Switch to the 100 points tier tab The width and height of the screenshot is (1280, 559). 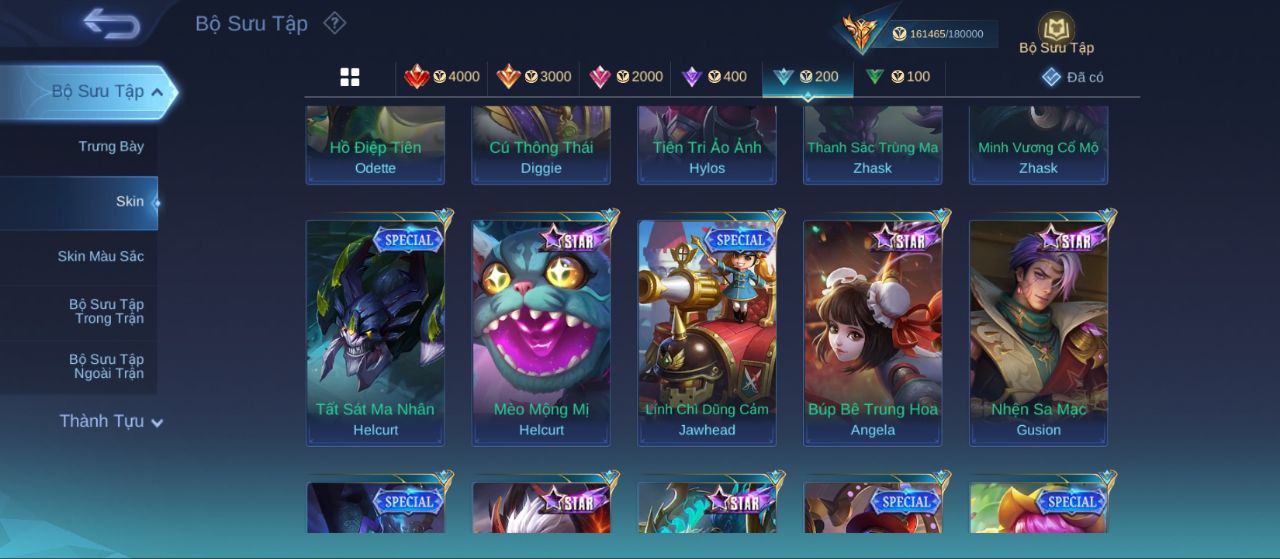[898, 77]
